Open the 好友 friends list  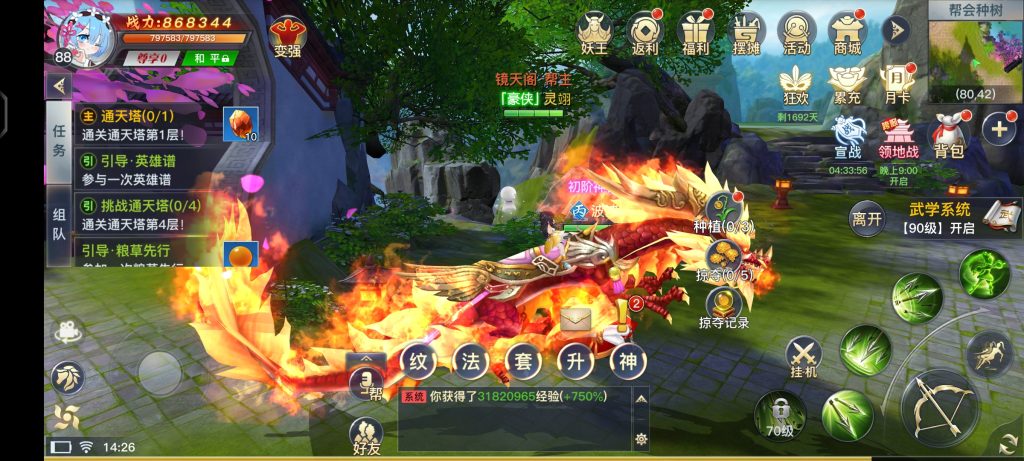pyautogui.click(x=367, y=436)
